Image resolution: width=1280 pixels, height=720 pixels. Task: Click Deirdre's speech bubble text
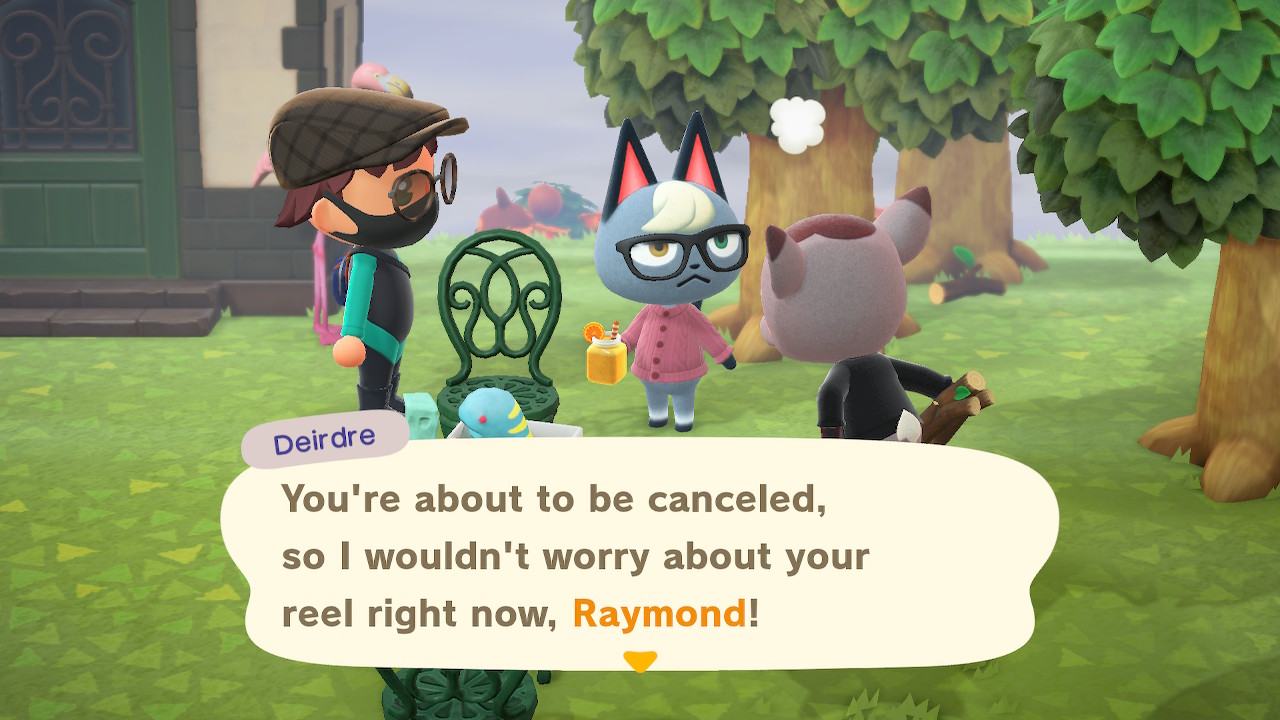tap(575, 556)
